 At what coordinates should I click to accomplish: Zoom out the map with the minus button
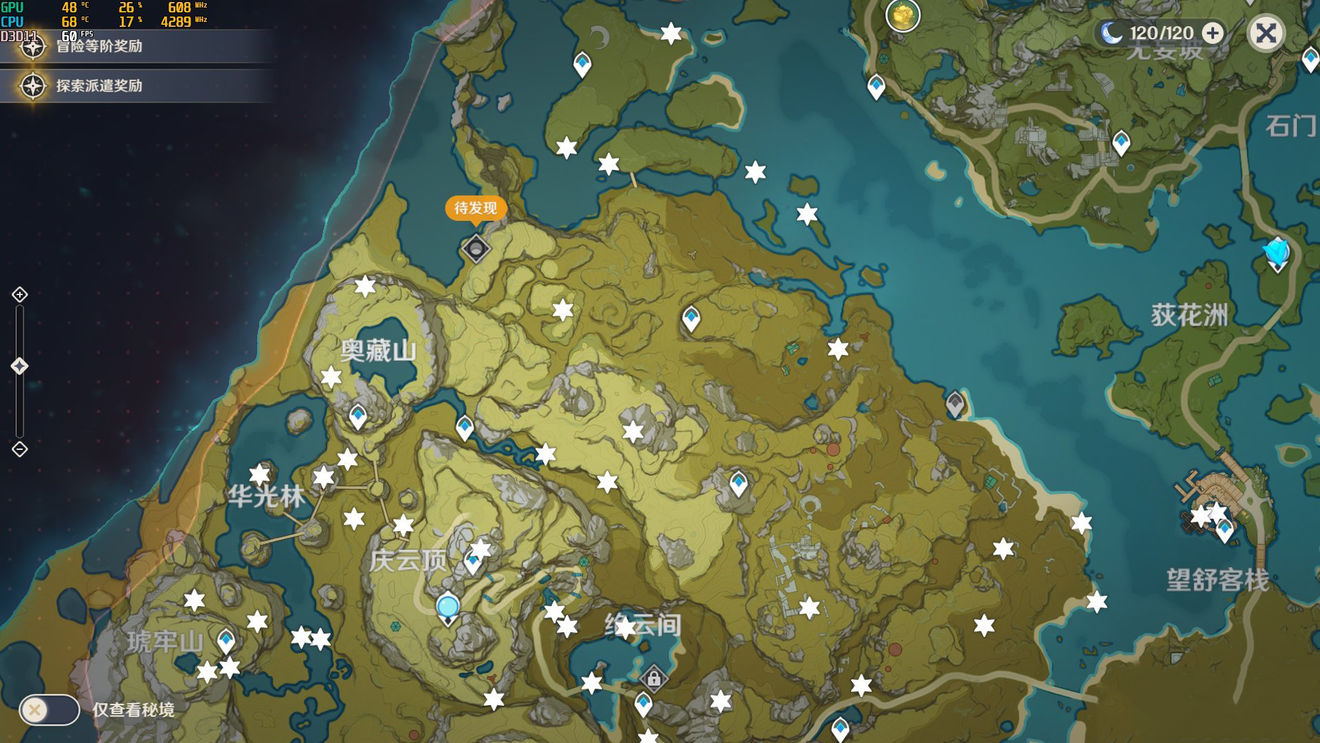(x=19, y=449)
